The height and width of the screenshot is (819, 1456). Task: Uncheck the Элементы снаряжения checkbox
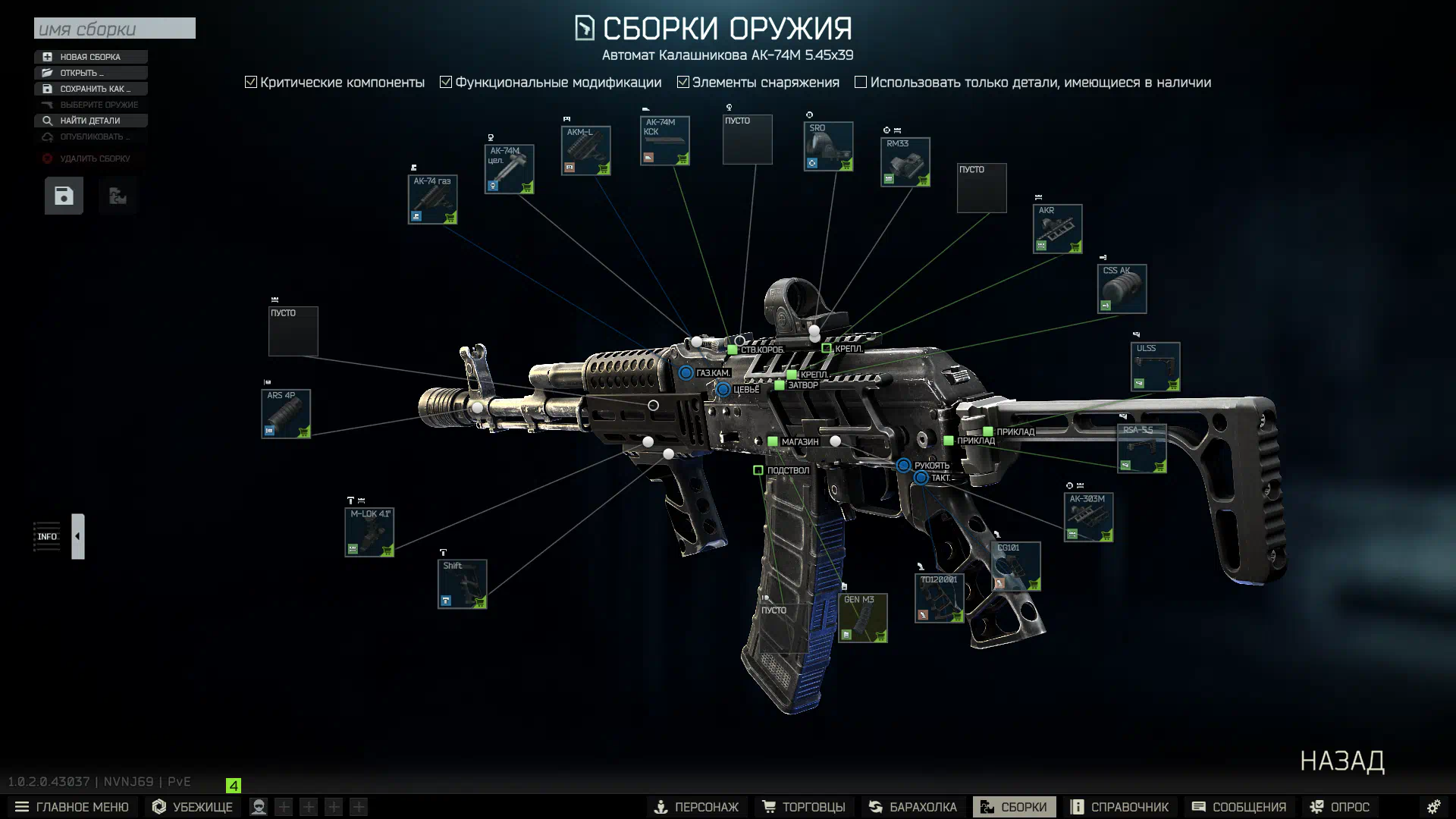[683, 82]
